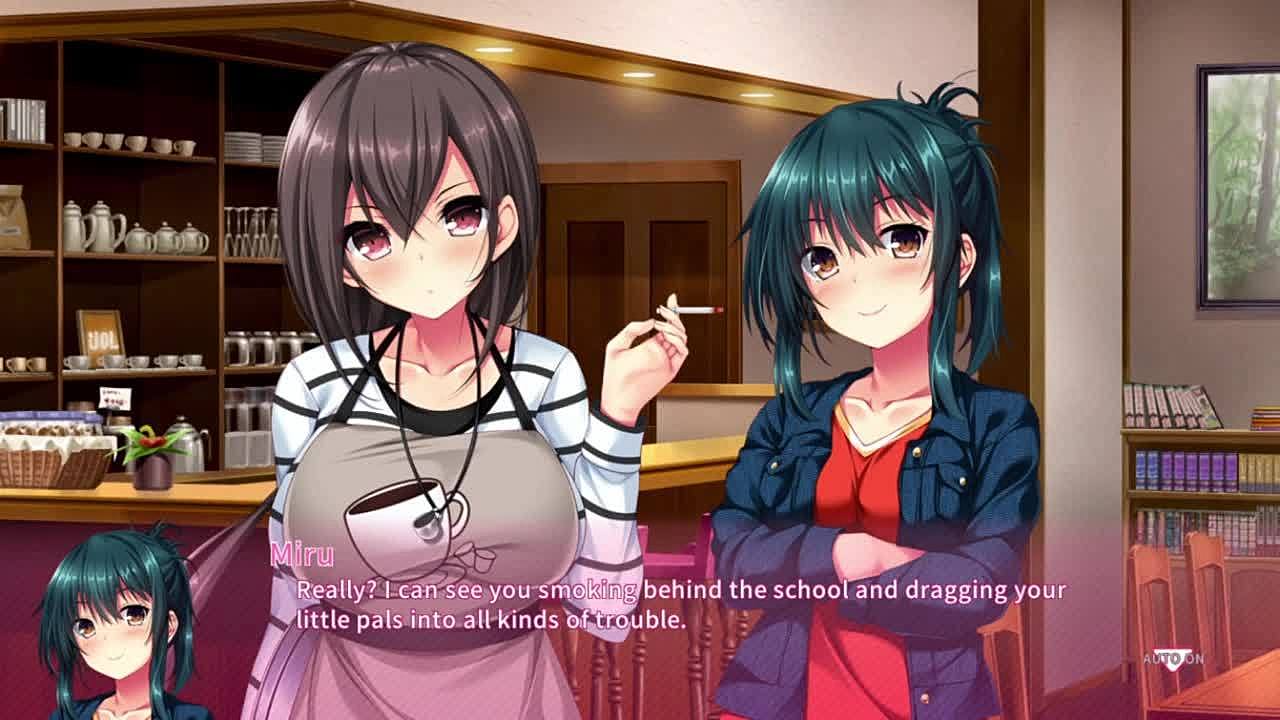Toggle the AUTO ON auto-play indicator

(1173, 658)
